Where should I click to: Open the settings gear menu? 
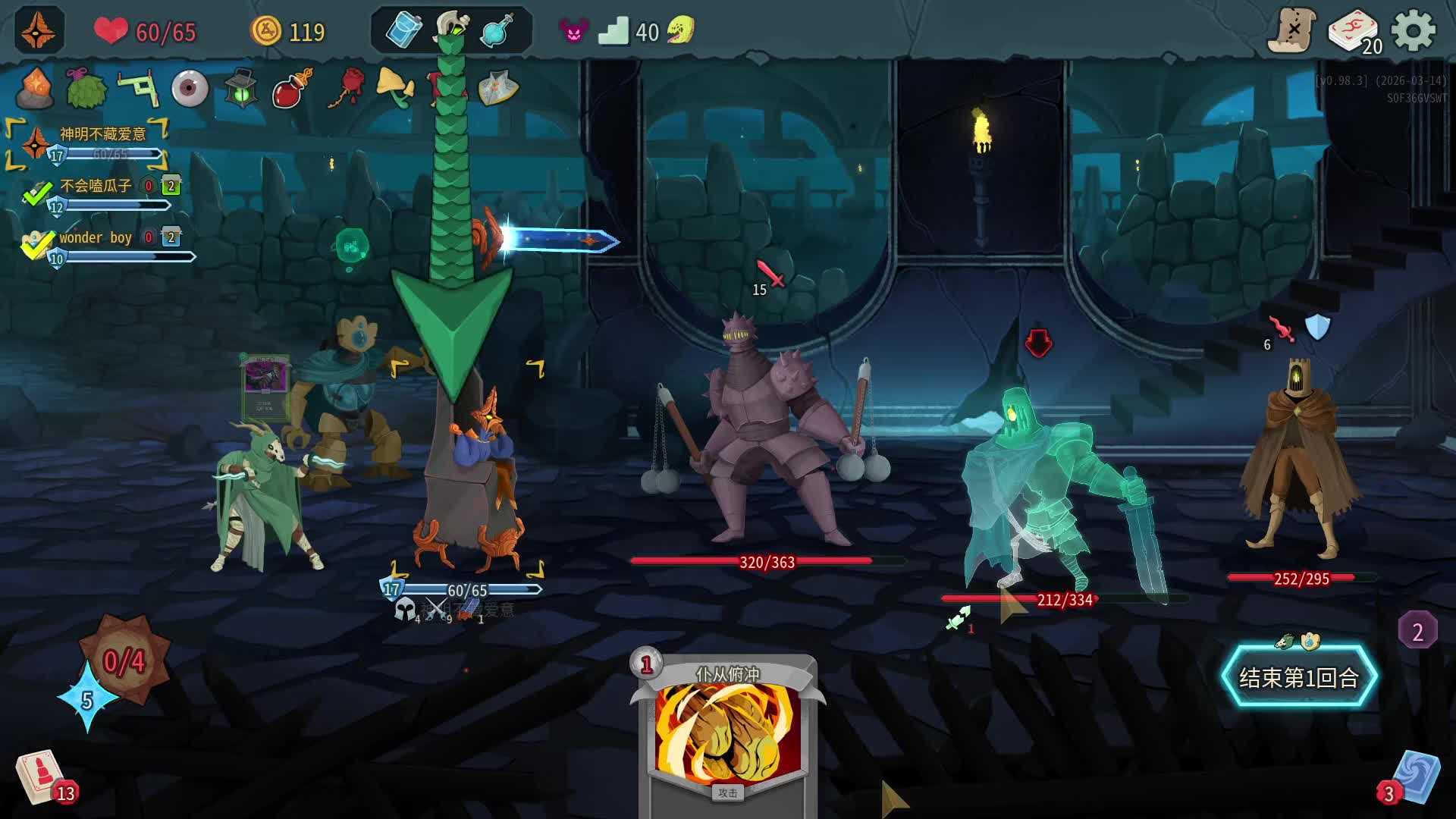[x=1414, y=31]
